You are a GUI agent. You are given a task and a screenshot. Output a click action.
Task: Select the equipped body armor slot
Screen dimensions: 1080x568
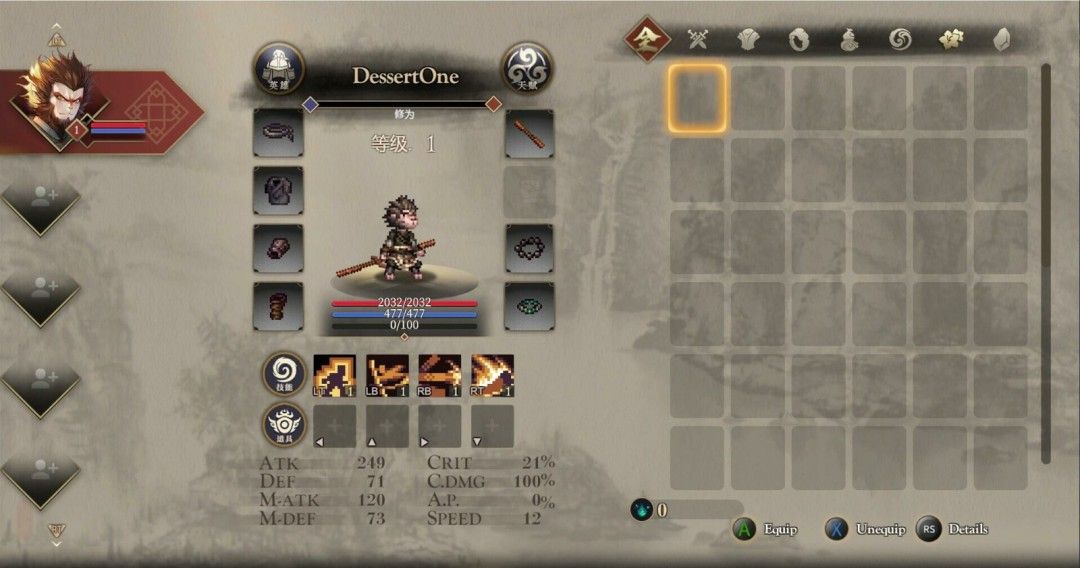tap(279, 191)
